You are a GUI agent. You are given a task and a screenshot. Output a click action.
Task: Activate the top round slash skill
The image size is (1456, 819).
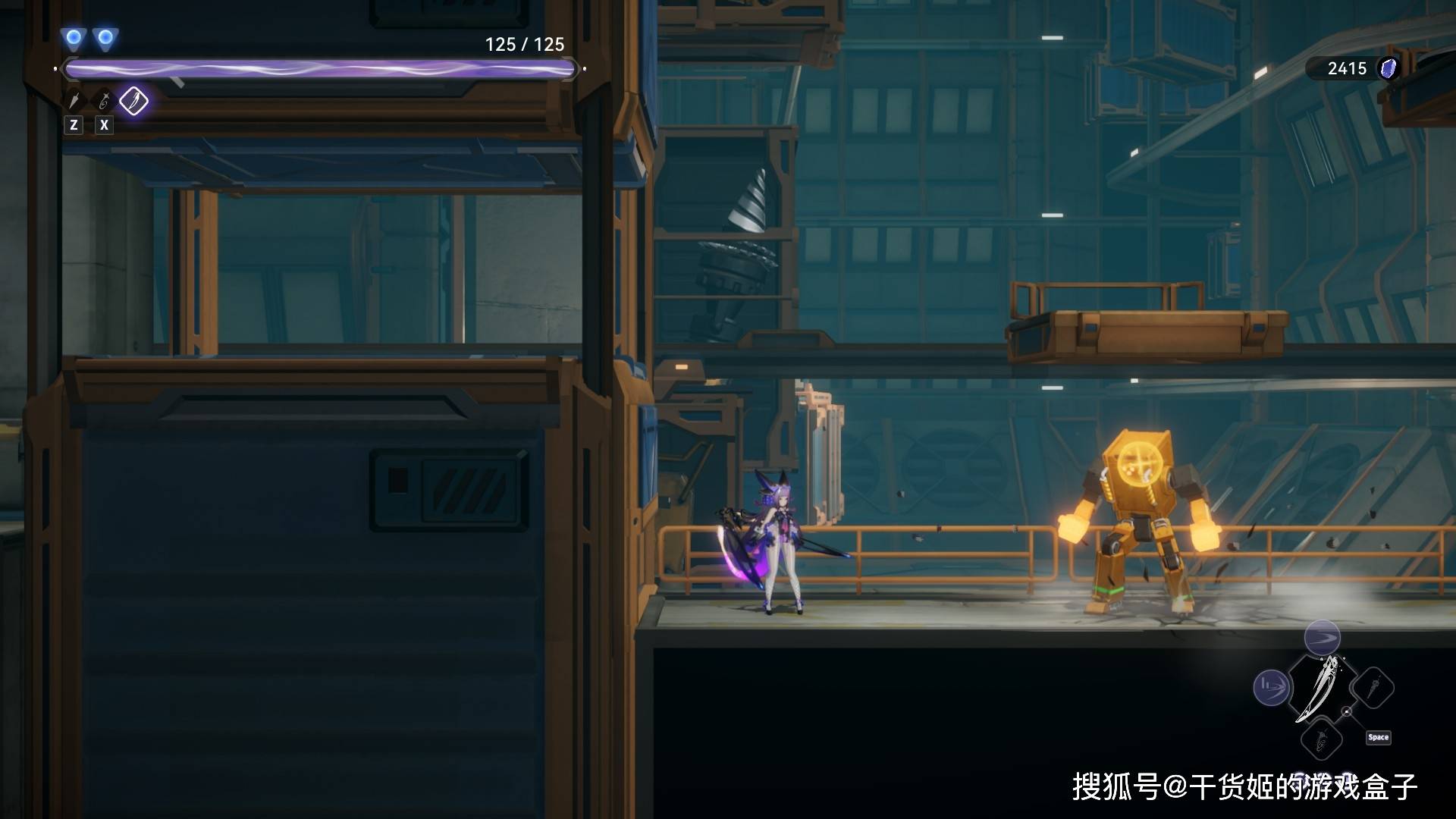(1322, 637)
